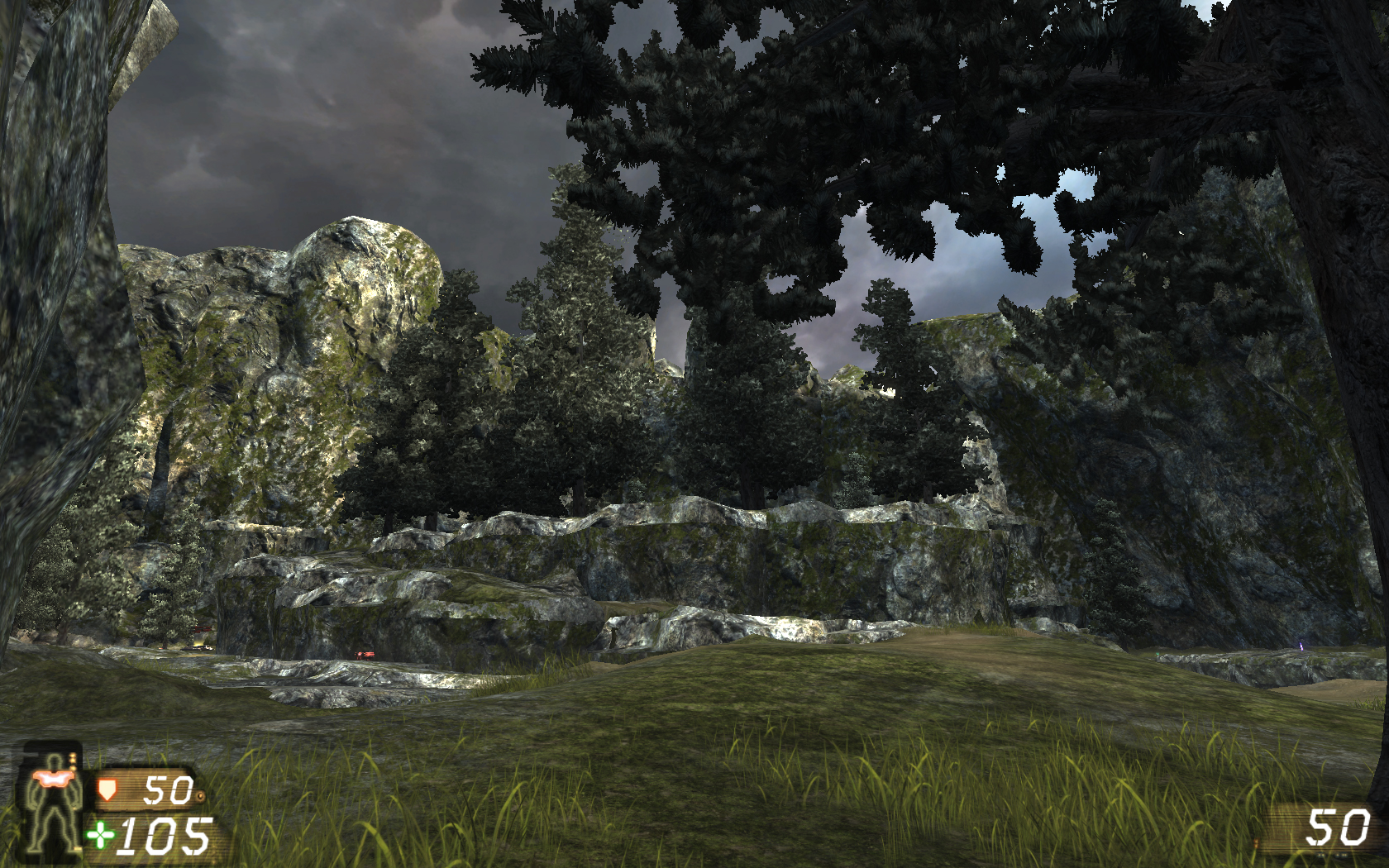Click the blue indicator dots under ammo panel

coord(1333,854)
